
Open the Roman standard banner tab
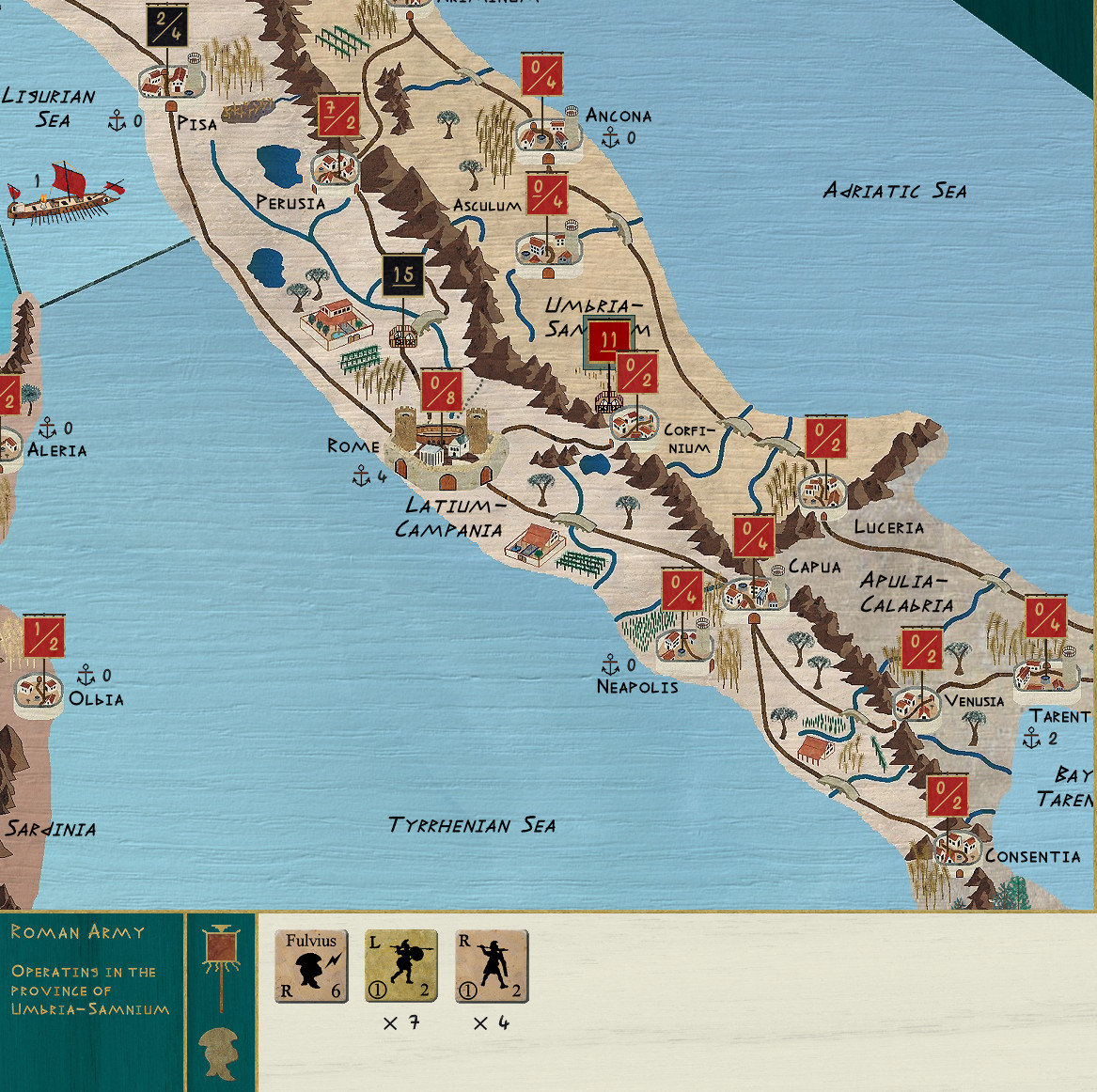tap(222, 951)
